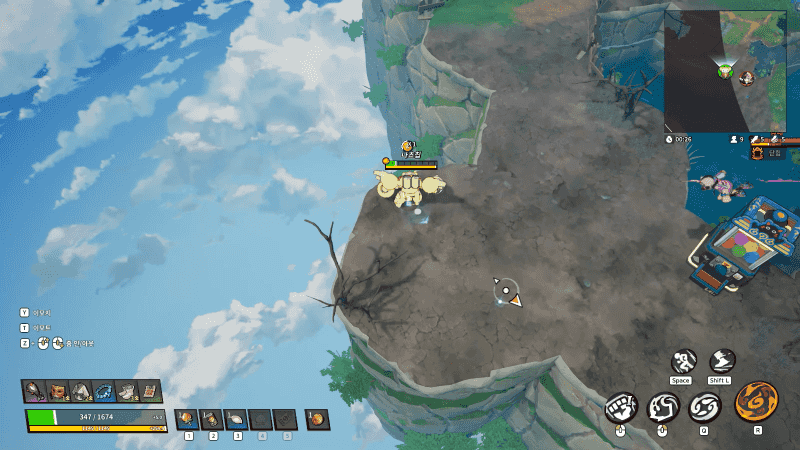Activate the fist punch attack ability
This screenshot has width=800, height=450.
coord(621,408)
